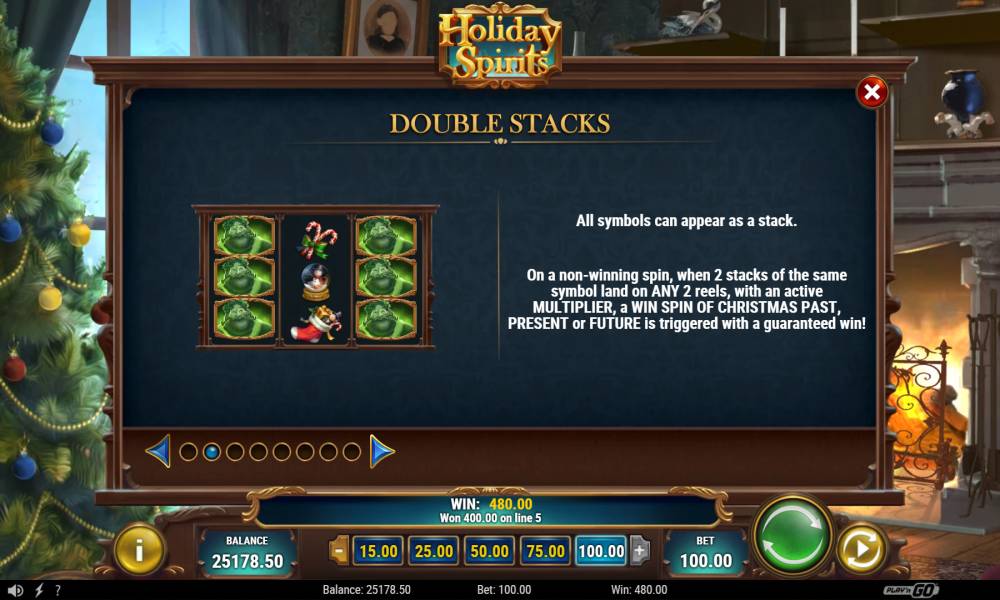Set bet to 50.00
Screen dimensions: 1000x600
(490, 550)
